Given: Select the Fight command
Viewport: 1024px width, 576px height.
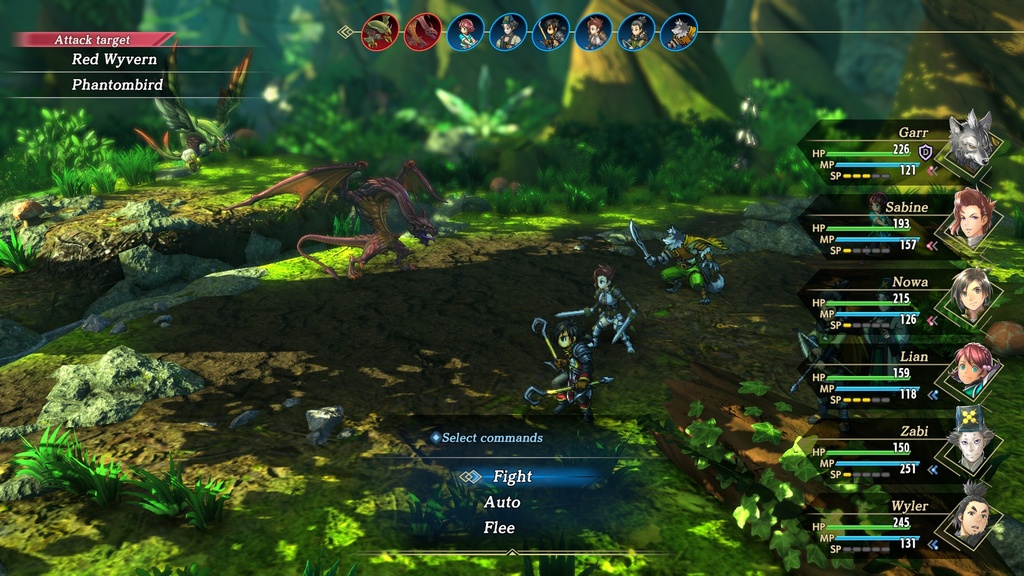Looking at the screenshot, I should pos(512,477).
